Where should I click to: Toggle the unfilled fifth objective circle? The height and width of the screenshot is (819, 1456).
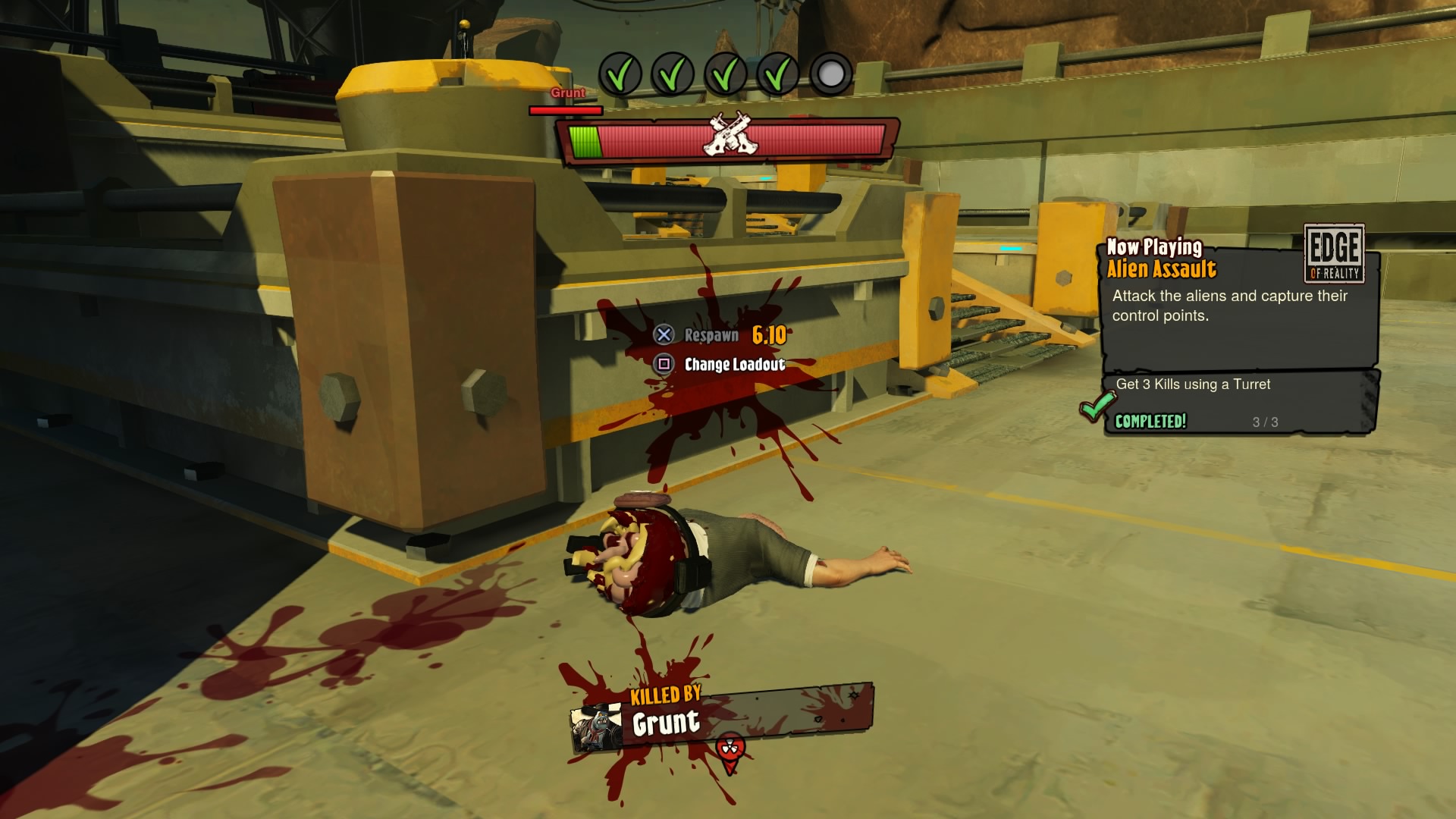(831, 73)
